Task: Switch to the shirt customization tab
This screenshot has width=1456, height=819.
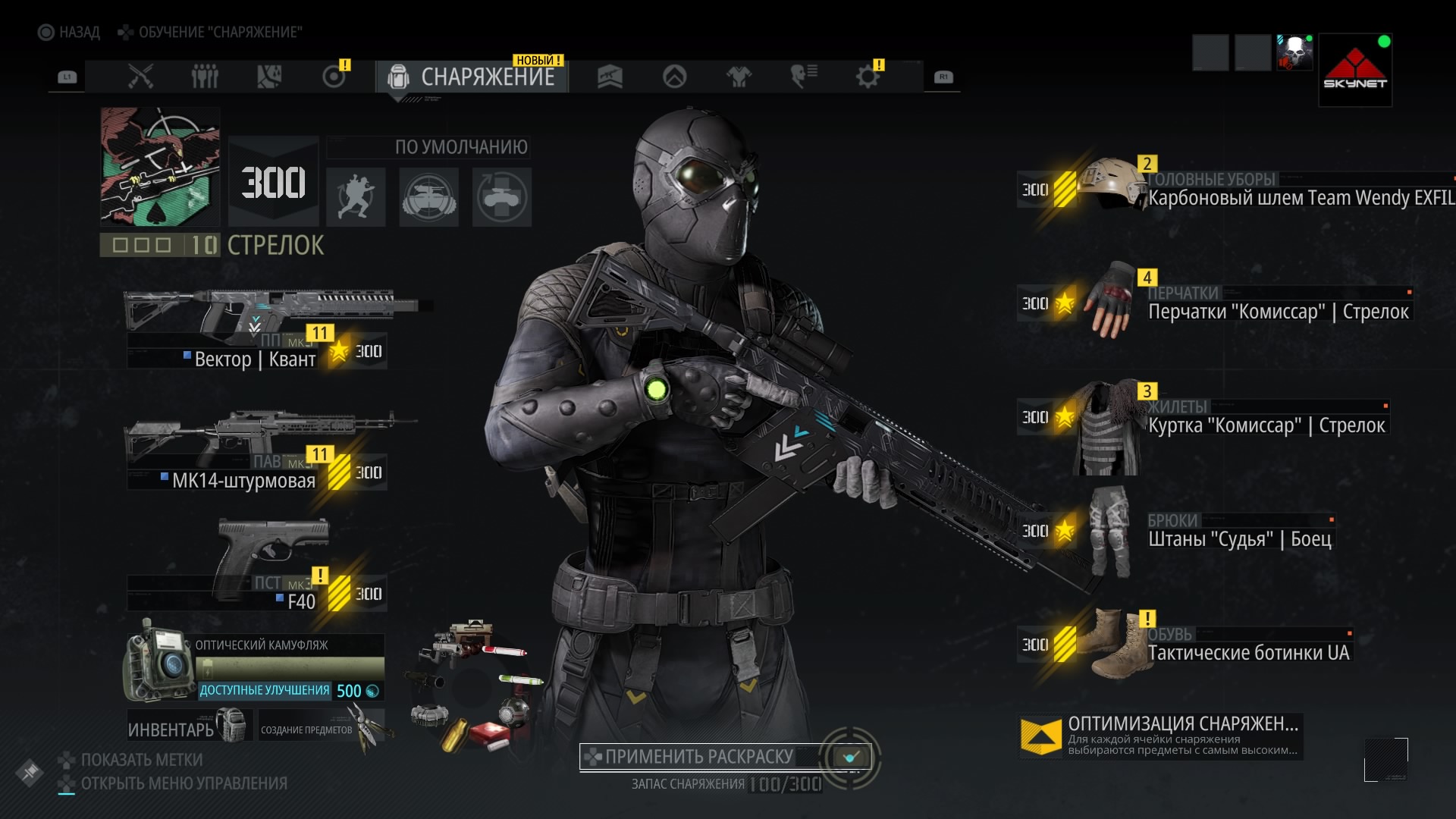Action: pos(739,77)
